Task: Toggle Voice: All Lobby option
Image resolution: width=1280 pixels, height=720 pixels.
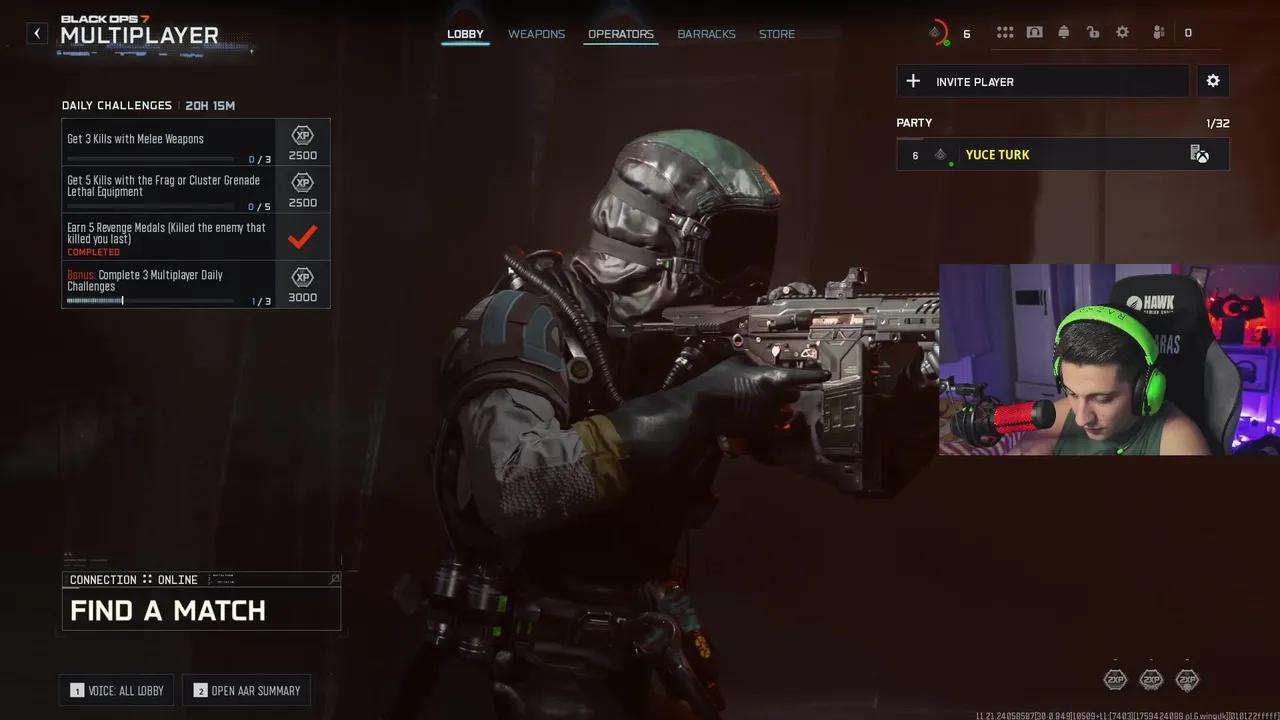Action: pyautogui.click(x=117, y=690)
